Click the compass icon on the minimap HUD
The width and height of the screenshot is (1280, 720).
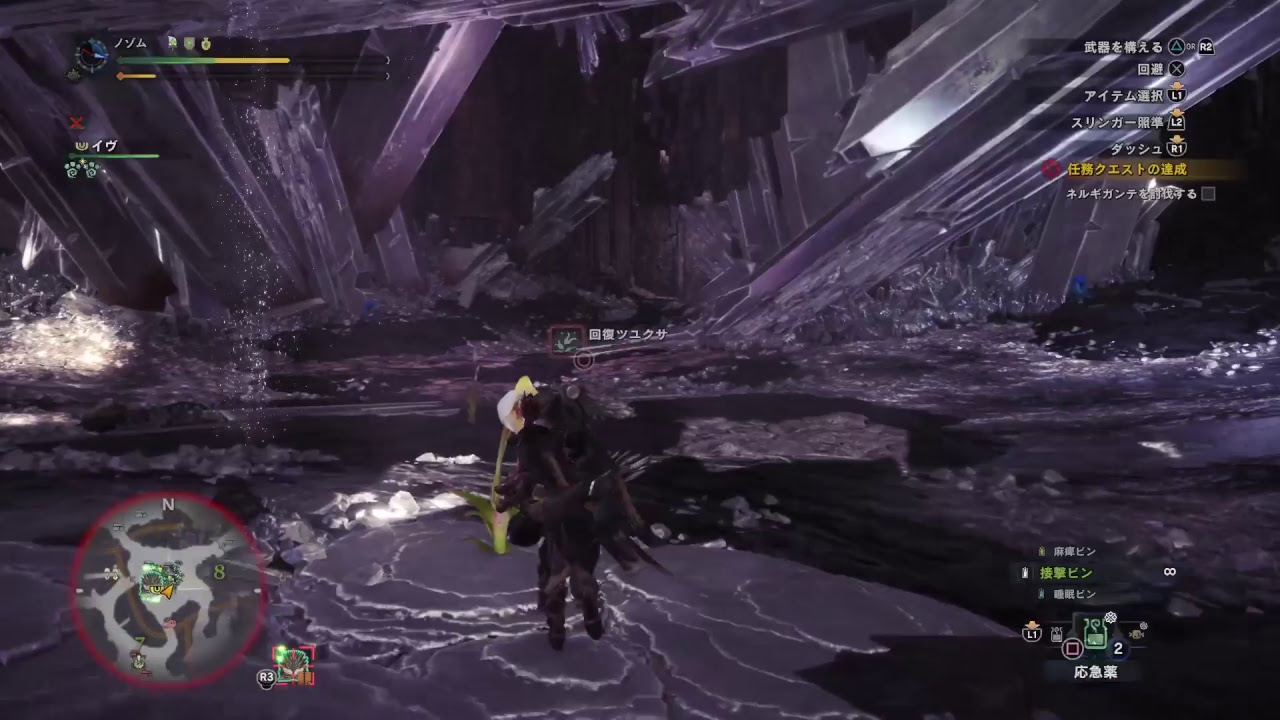tap(90, 56)
